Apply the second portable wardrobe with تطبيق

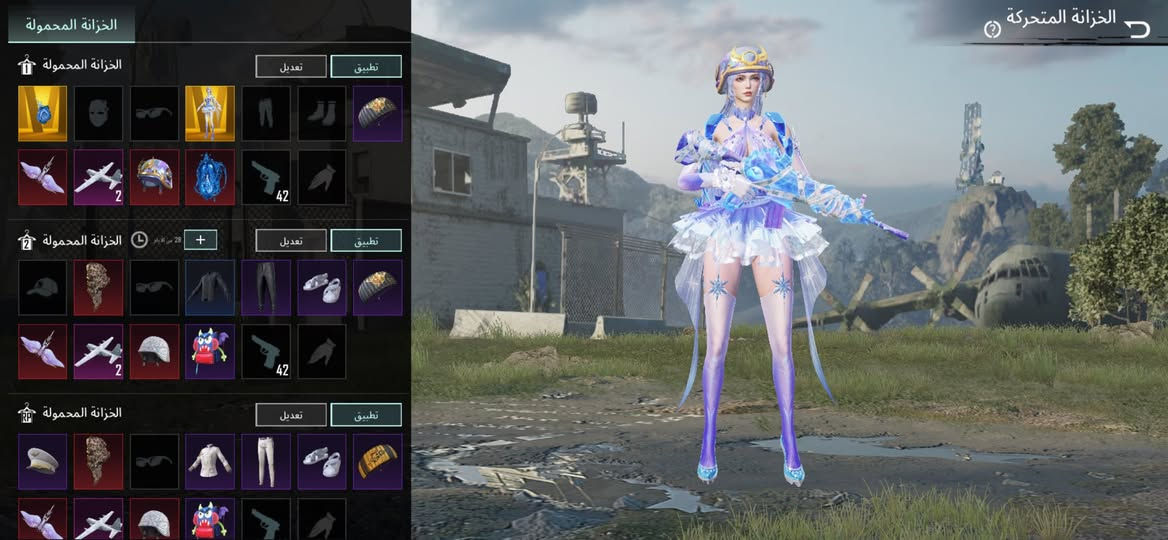click(366, 240)
